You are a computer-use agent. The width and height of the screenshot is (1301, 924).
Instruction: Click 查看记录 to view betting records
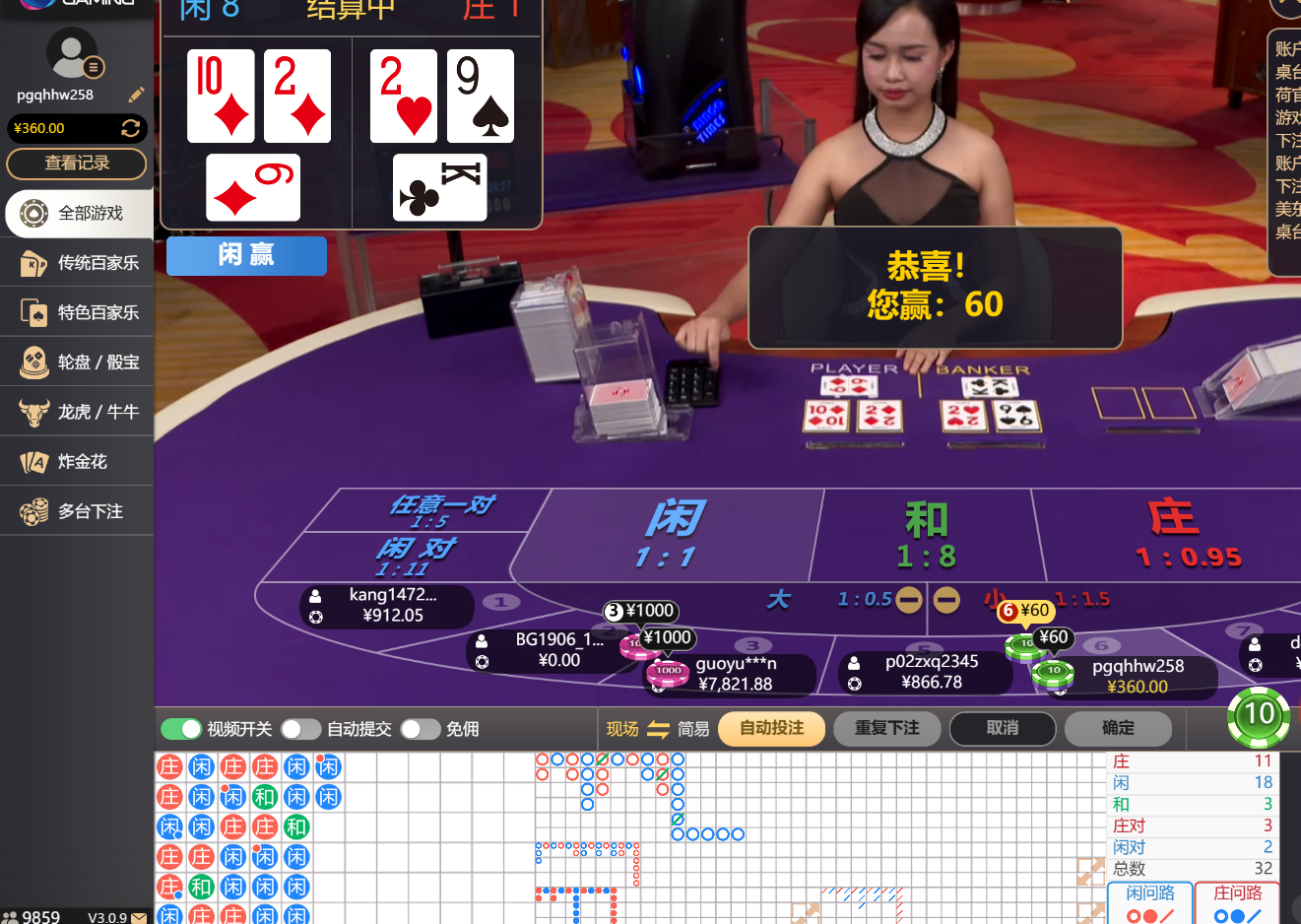pyautogui.click(x=76, y=165)
